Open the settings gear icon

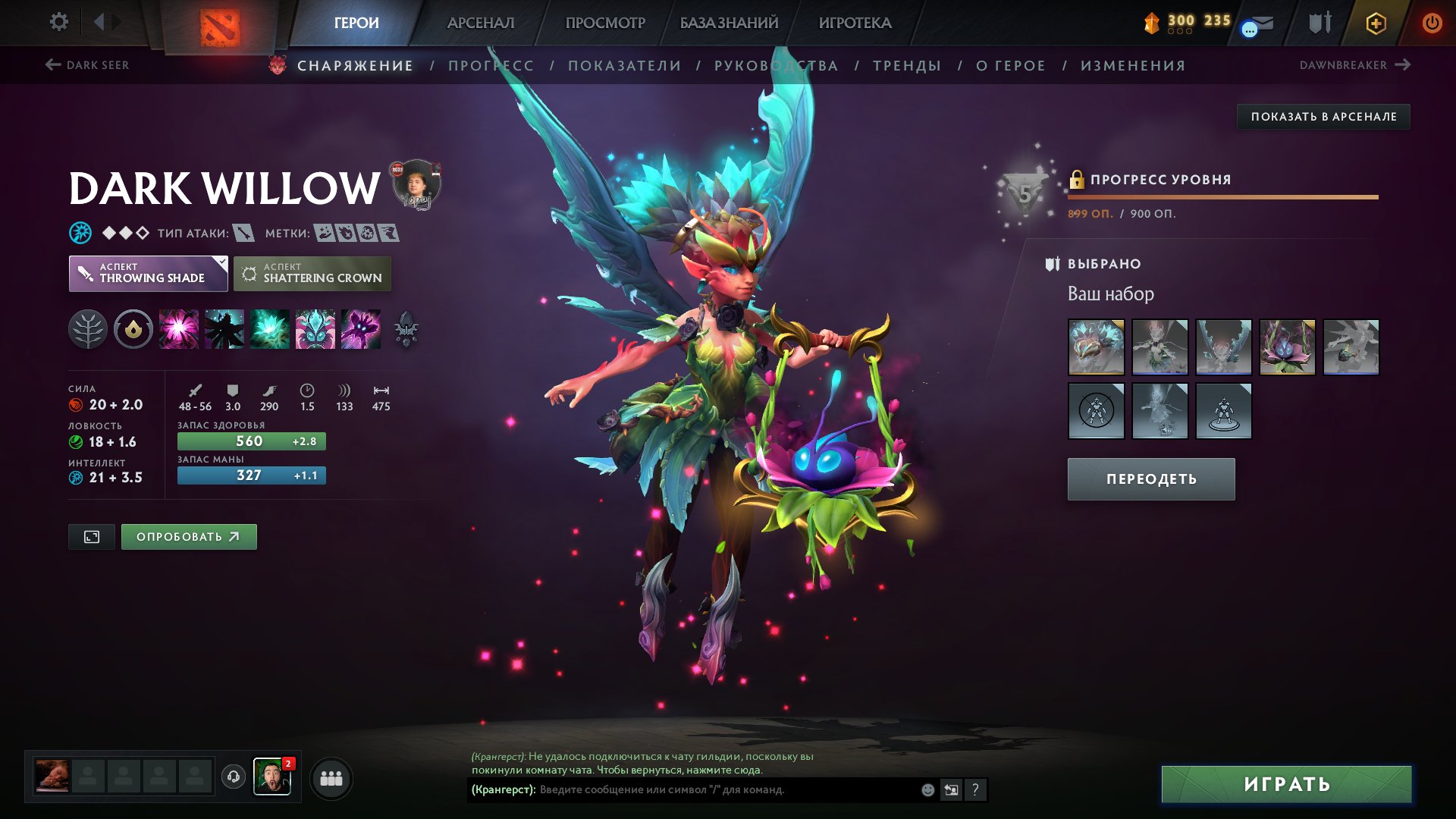pos(58,23)
